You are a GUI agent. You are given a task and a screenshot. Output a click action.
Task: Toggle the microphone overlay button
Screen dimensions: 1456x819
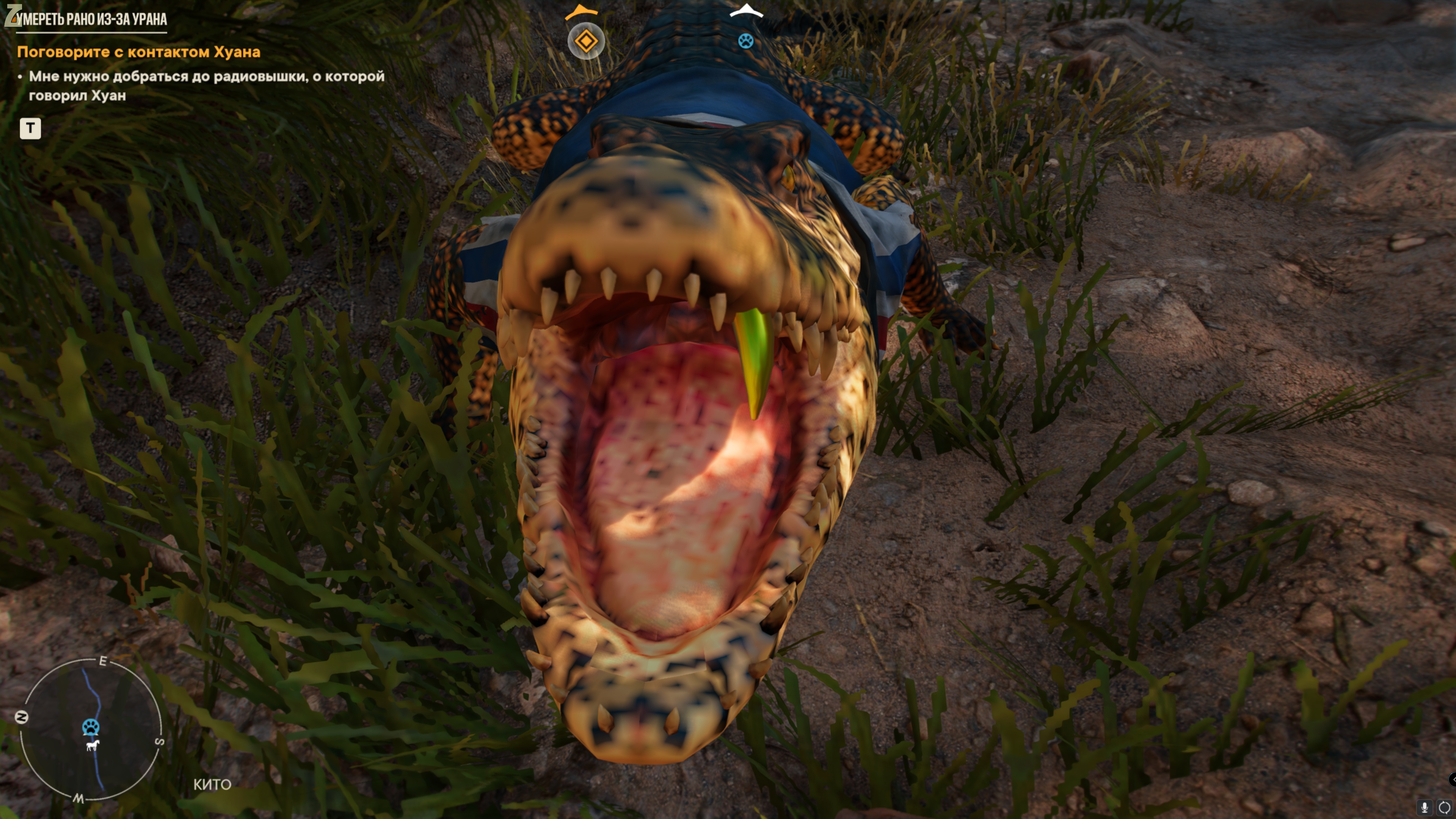point(1425,808)
